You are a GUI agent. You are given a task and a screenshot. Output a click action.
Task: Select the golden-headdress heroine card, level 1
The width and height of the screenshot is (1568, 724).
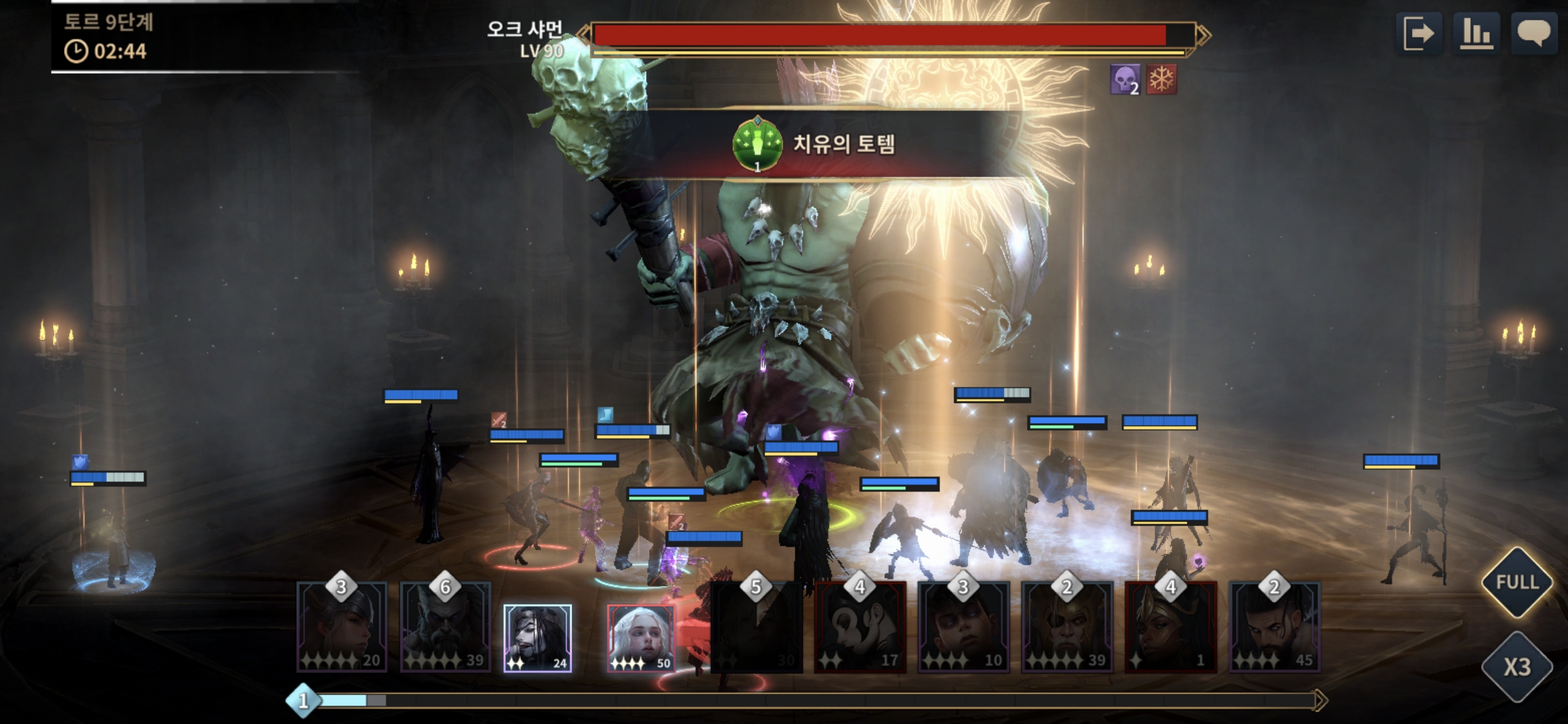click(x=1170, y=628)
